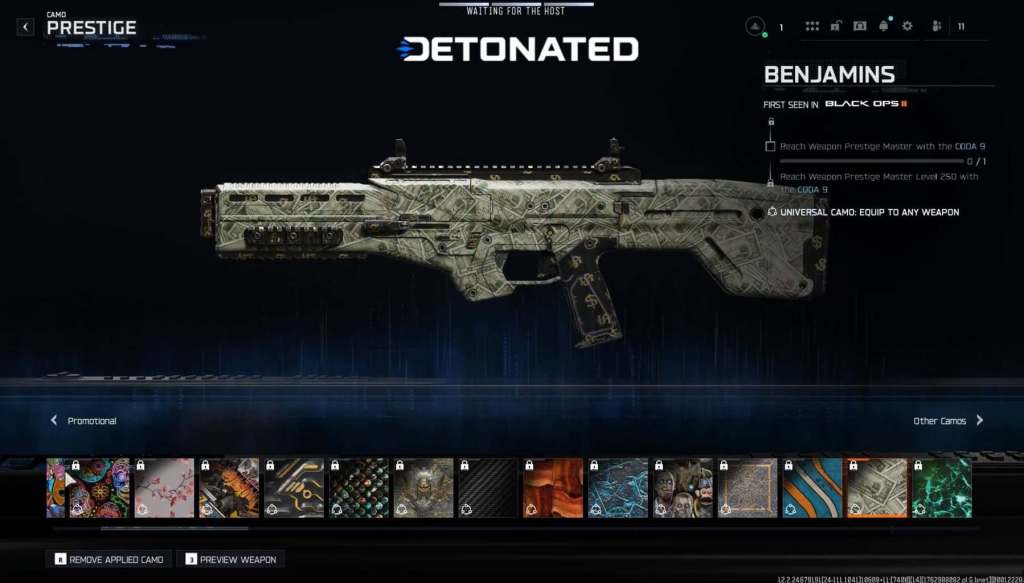Viewport: 1024px width, 583px height.
Task: Select the blue crackle pattern camo
Action: pyautogui.click(x=618, y=488)
